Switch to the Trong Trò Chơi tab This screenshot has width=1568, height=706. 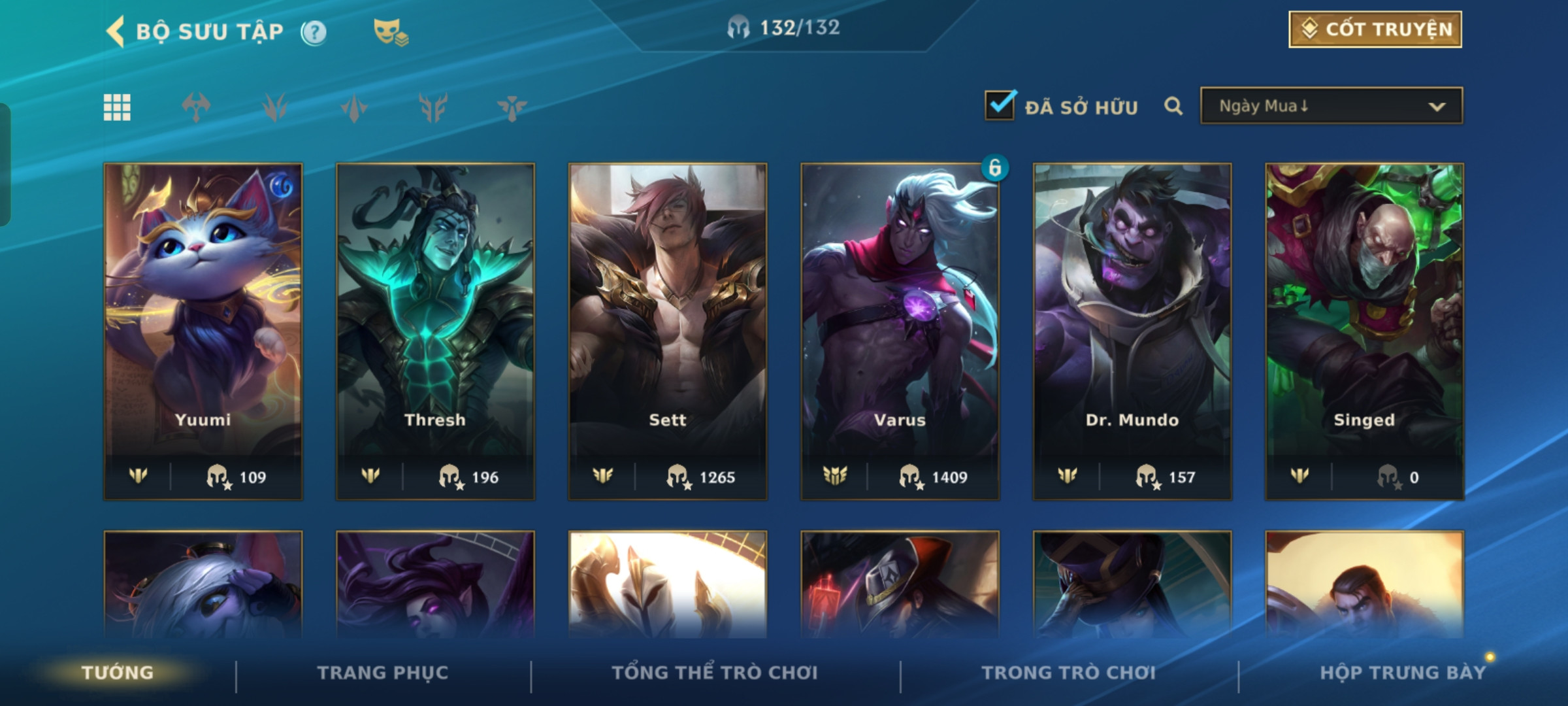(1069, 673)
